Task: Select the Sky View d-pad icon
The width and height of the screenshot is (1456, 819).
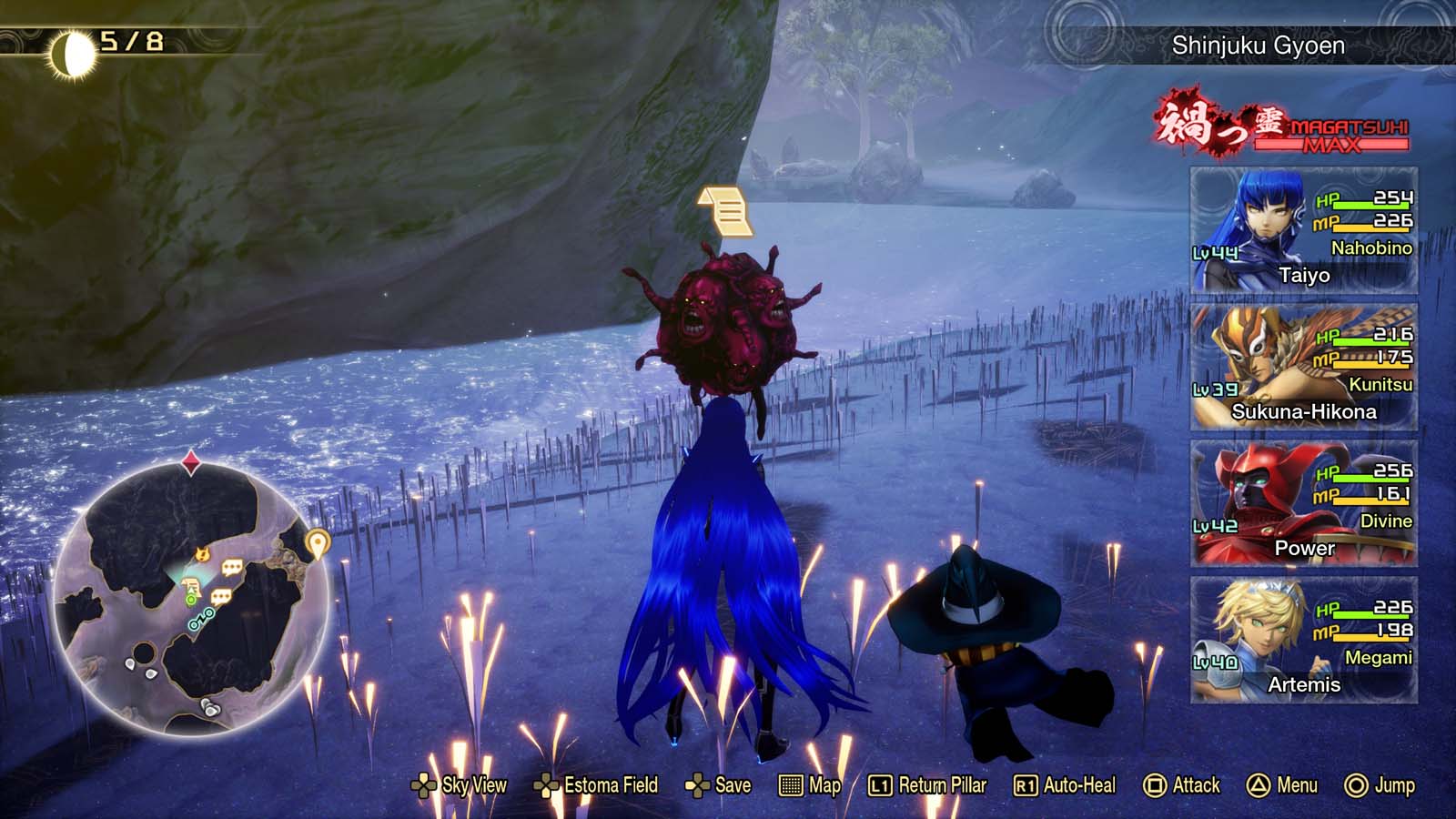Action: pyautogui.click(x=425, y=784)
